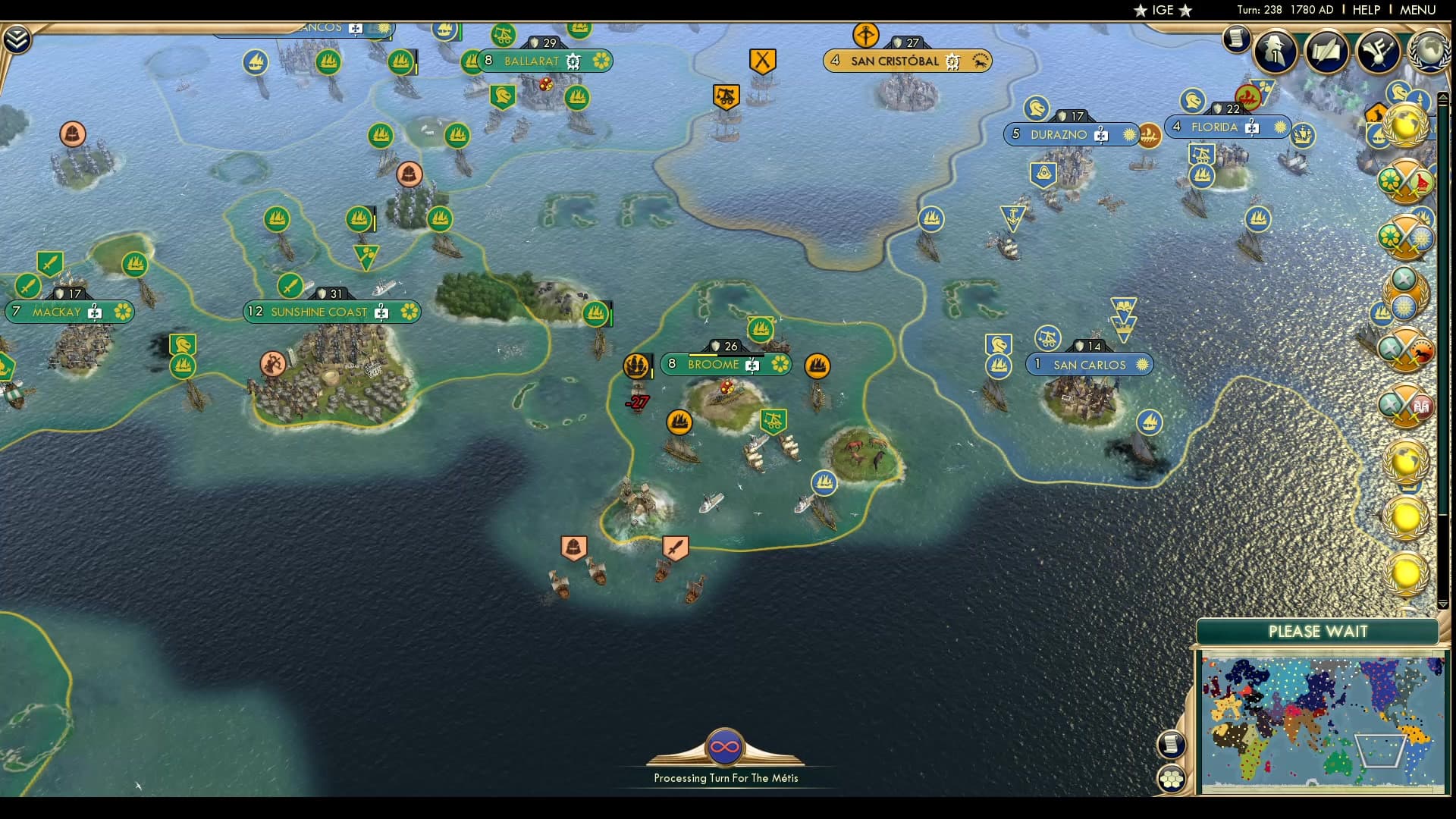Open the Espionage overview spy icon
1456x819 pixels.
pos(1274,51)
